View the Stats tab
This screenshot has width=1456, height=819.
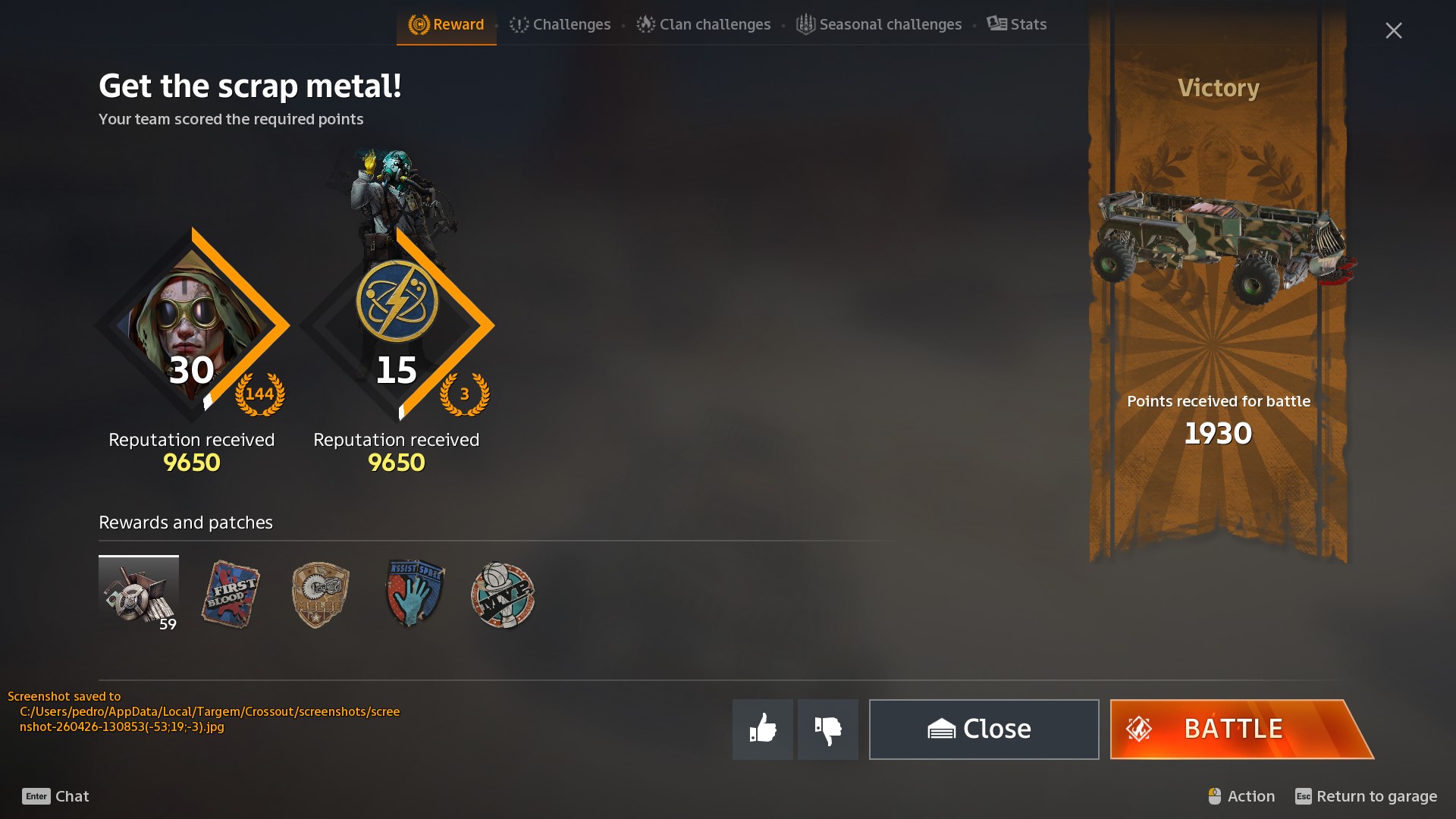tap(1017, 24)
